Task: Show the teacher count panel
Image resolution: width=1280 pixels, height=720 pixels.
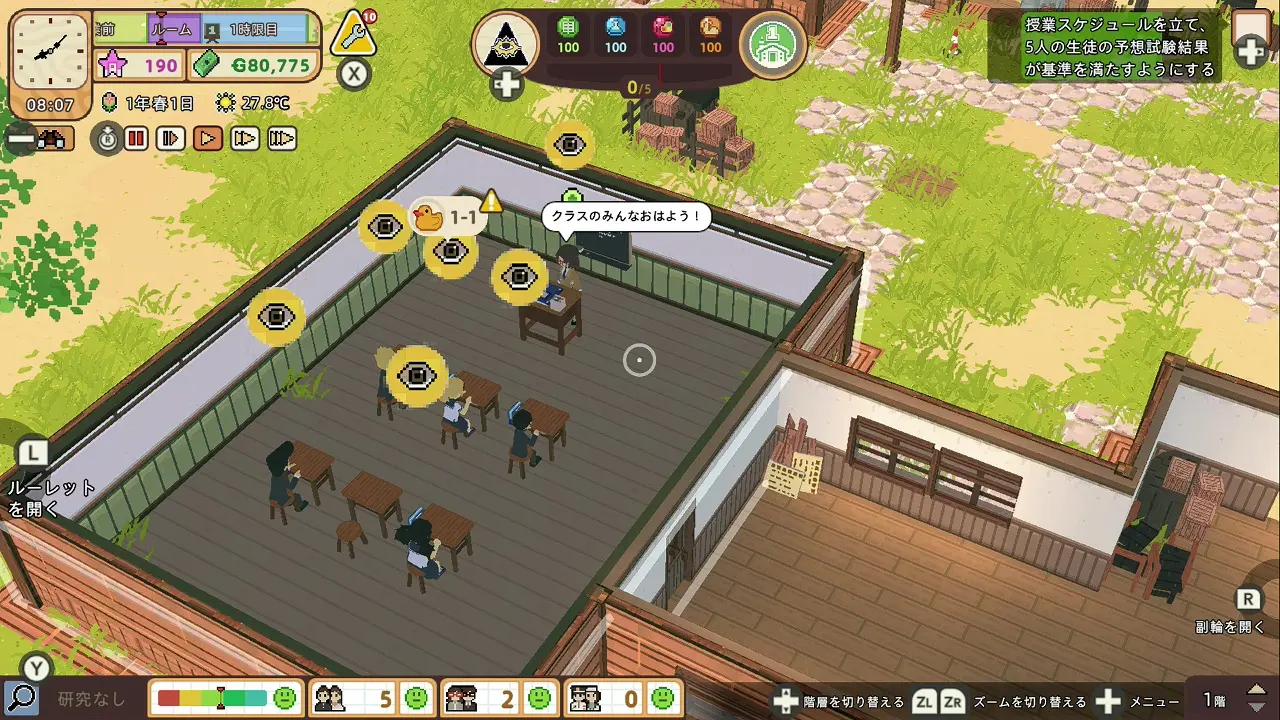Action: click(498, 697)
